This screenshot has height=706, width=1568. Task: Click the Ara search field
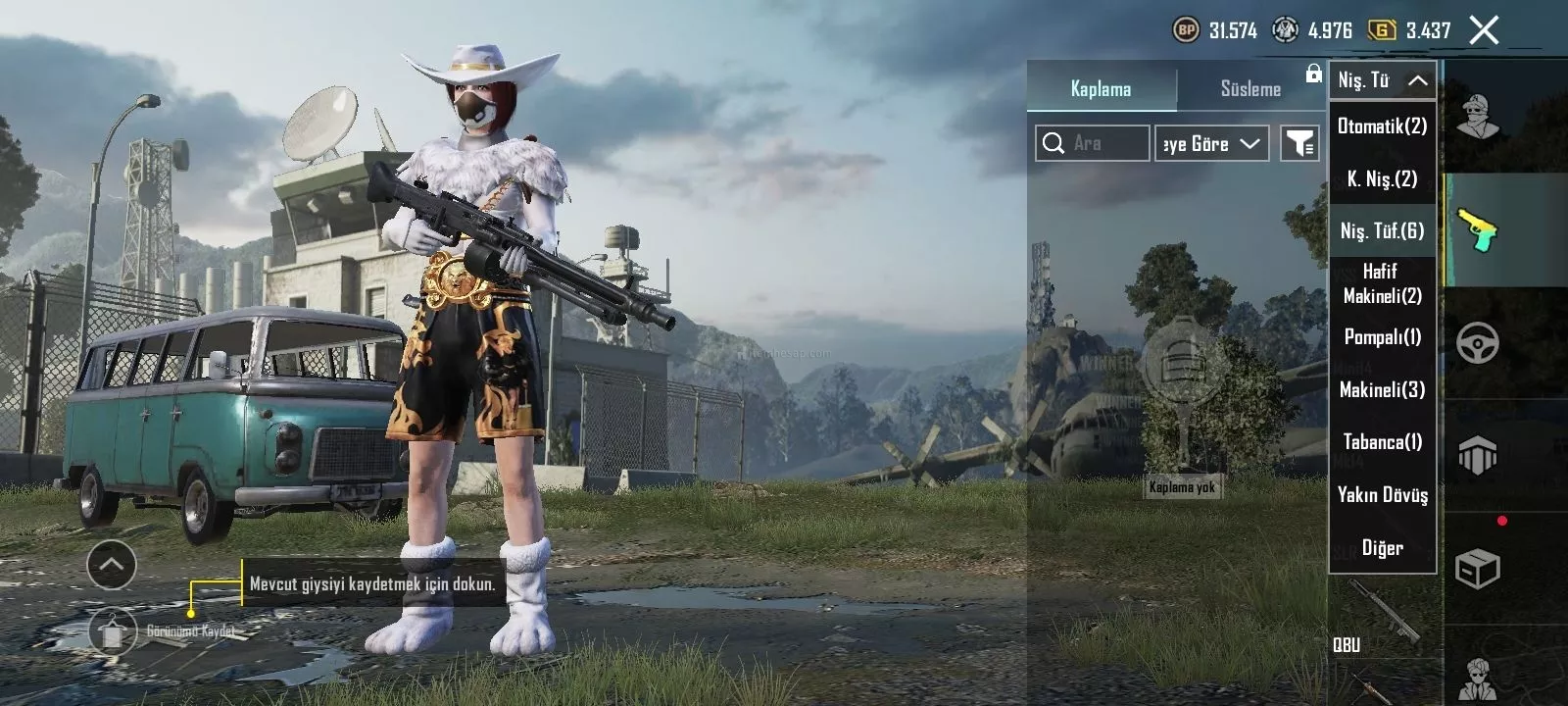click(x=1093, y=143)
